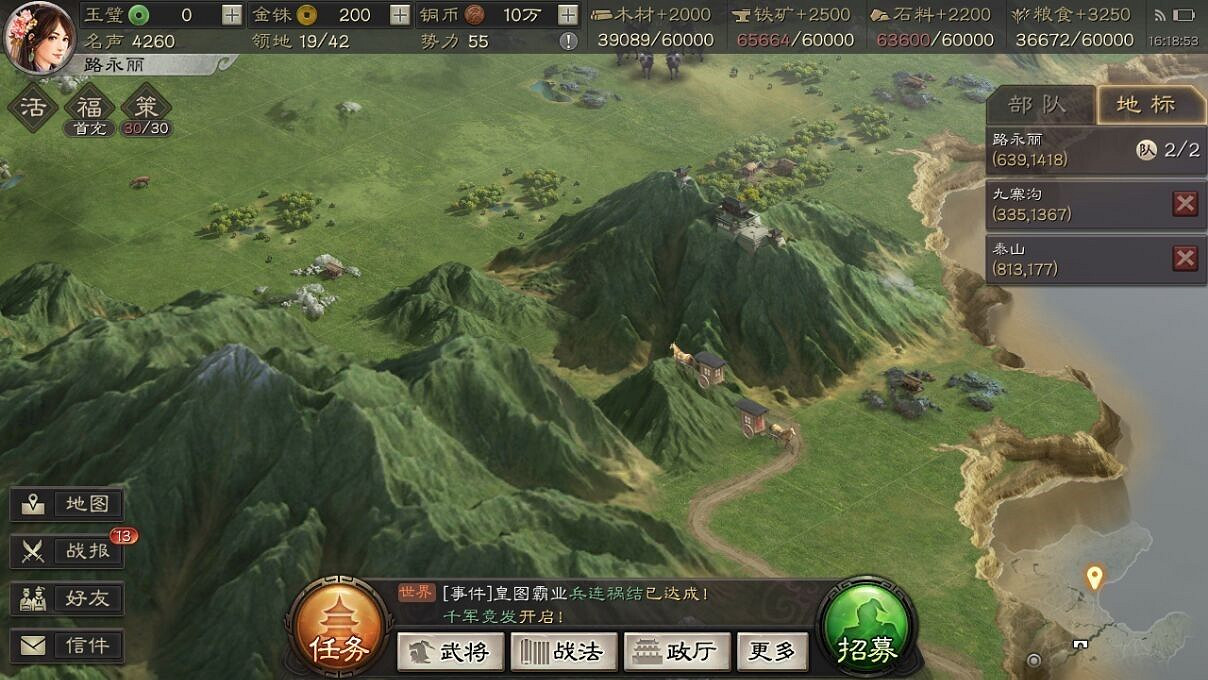Open the 战报 battle reports
1208x680 pixels.
click(x=67, y=551)
